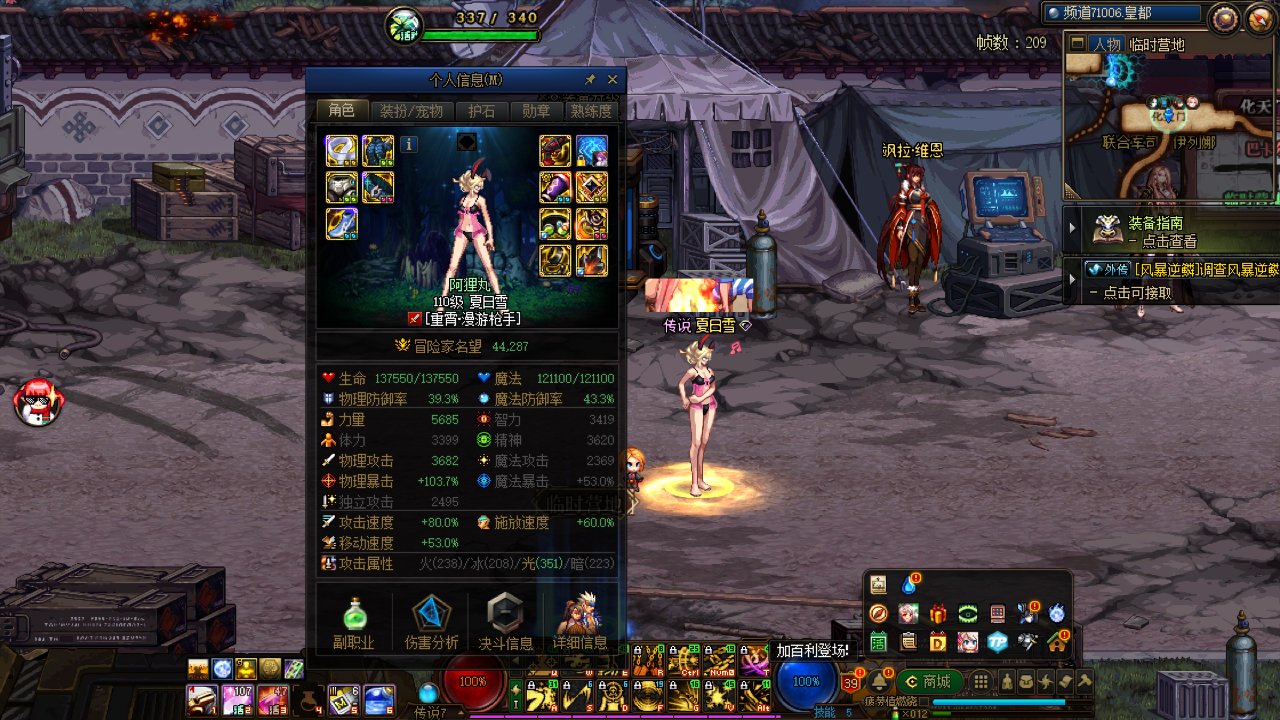Viewport: 1280px width, 720px height.
Task: Open the orange gift box icon
Action: coord(937,613)
